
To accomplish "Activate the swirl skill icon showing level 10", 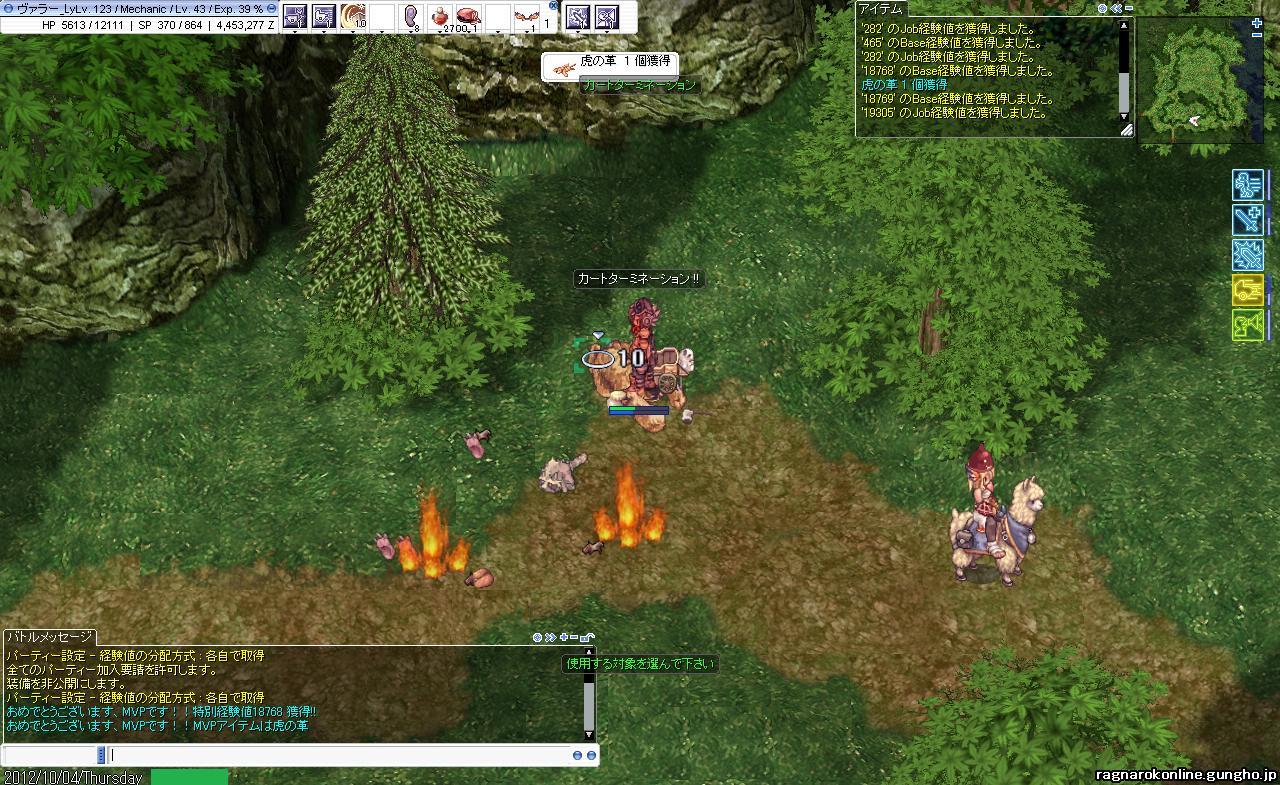I will coord(352,17).
